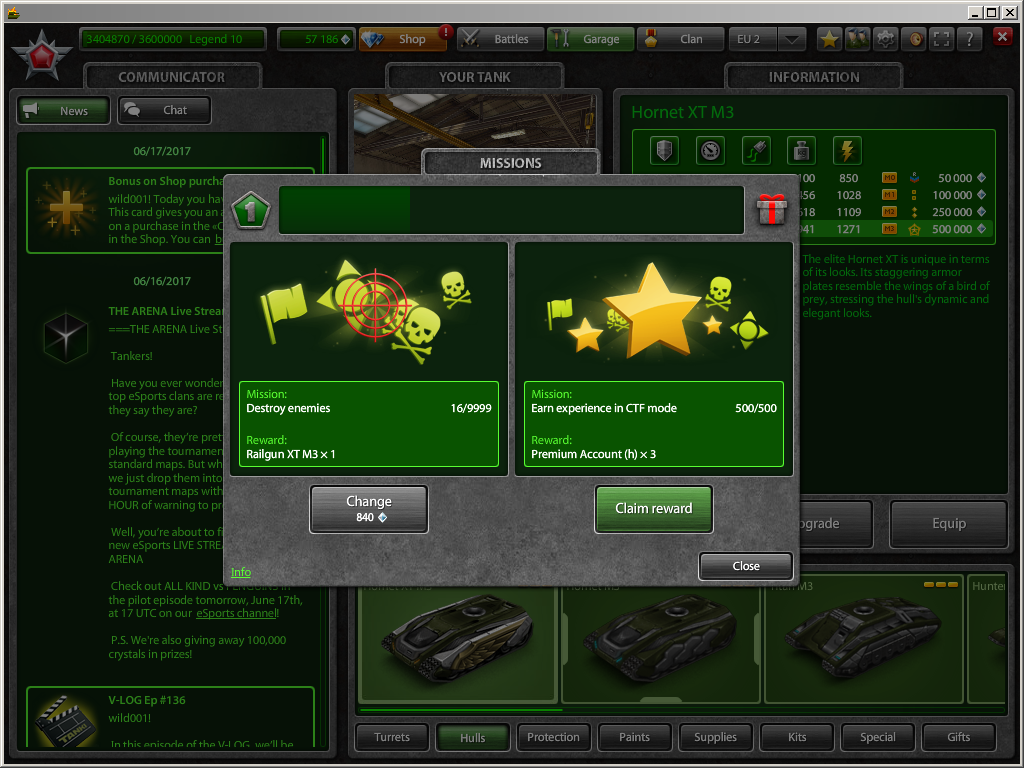Open the Garage
The height and width of the screenshot is (768, 1024).
pyautogui.click(x=591, y=40)
